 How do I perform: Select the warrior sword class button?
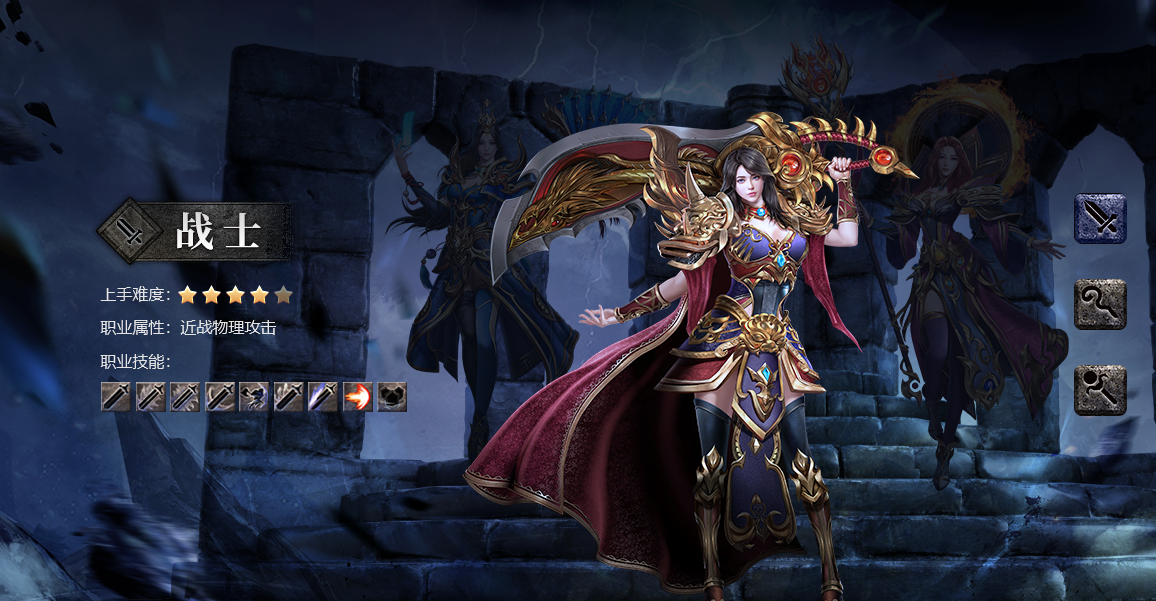click(1100, 218)
